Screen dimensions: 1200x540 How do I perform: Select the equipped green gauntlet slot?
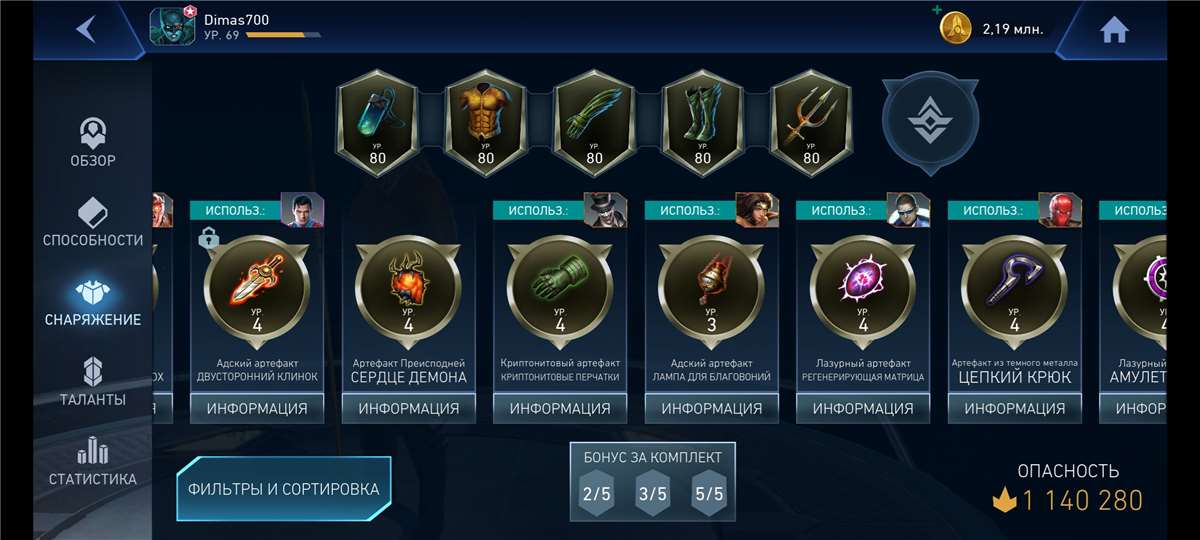click(594, 123)
